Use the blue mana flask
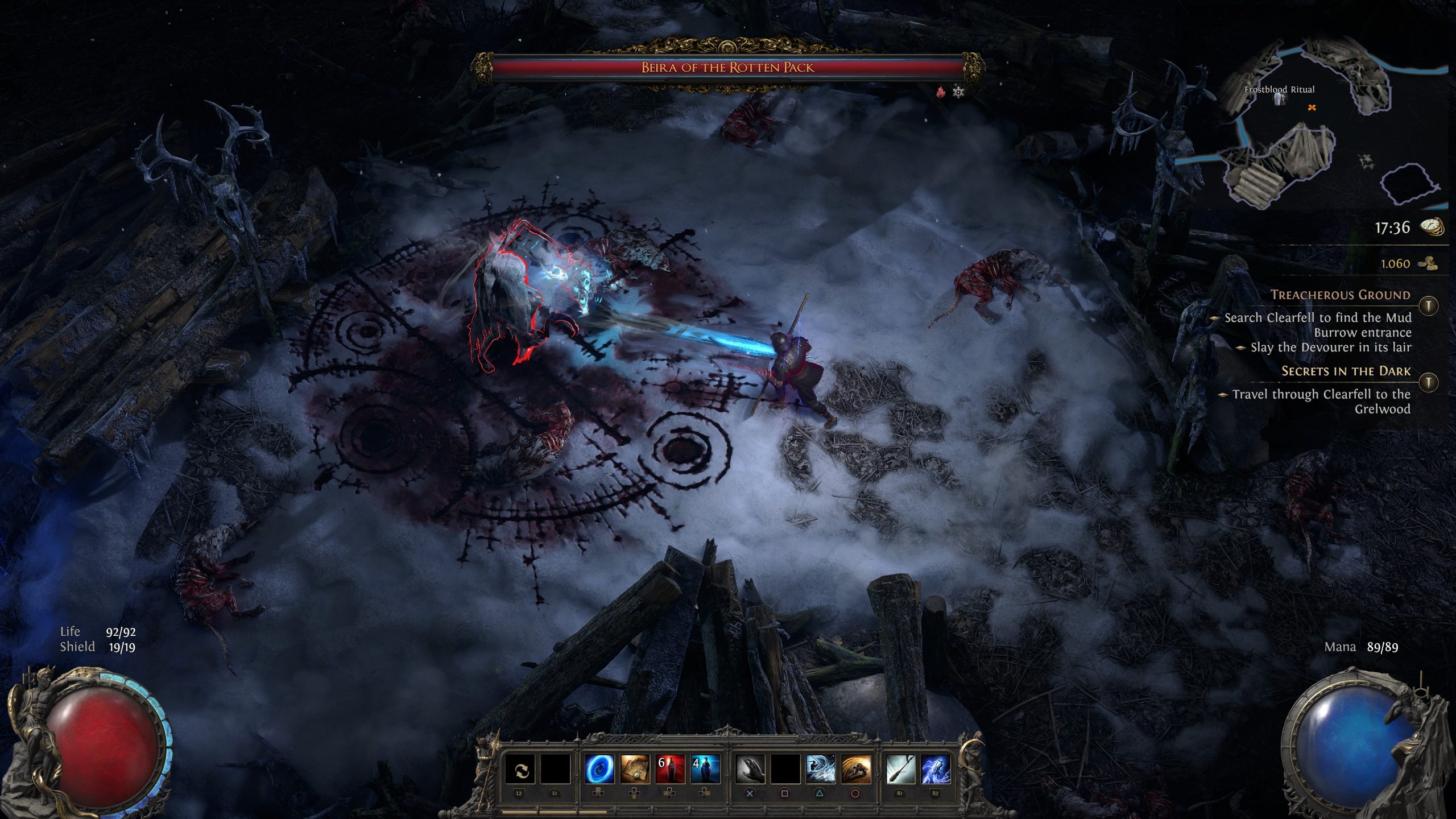 coord(705,770)
